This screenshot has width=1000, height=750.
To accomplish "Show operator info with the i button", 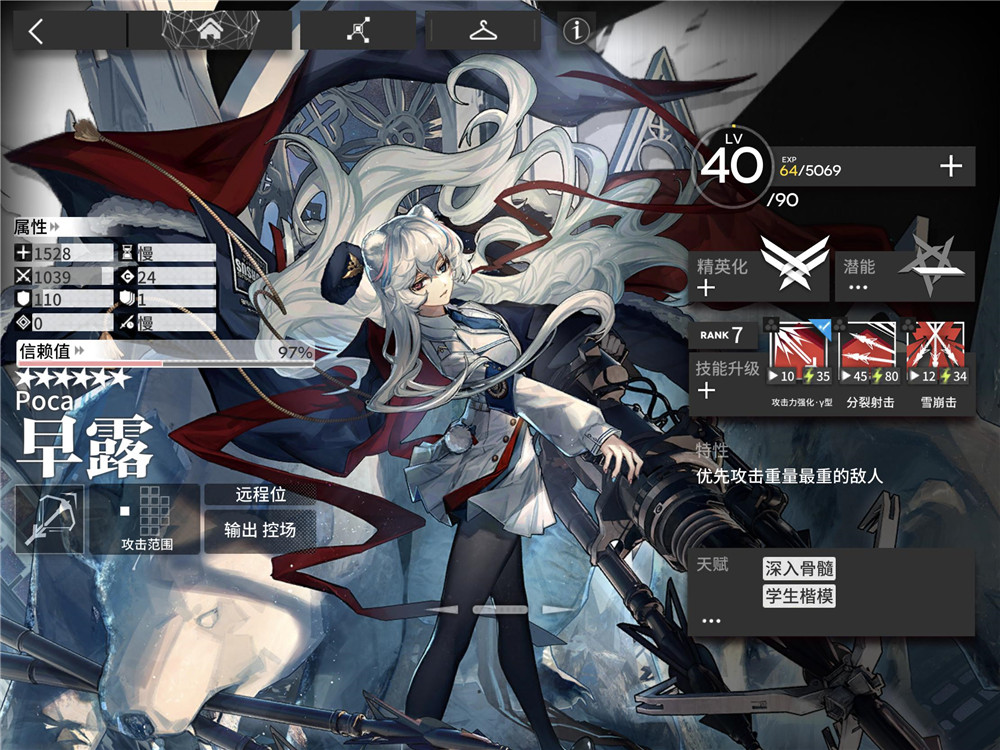I will (x=576, y=31).
